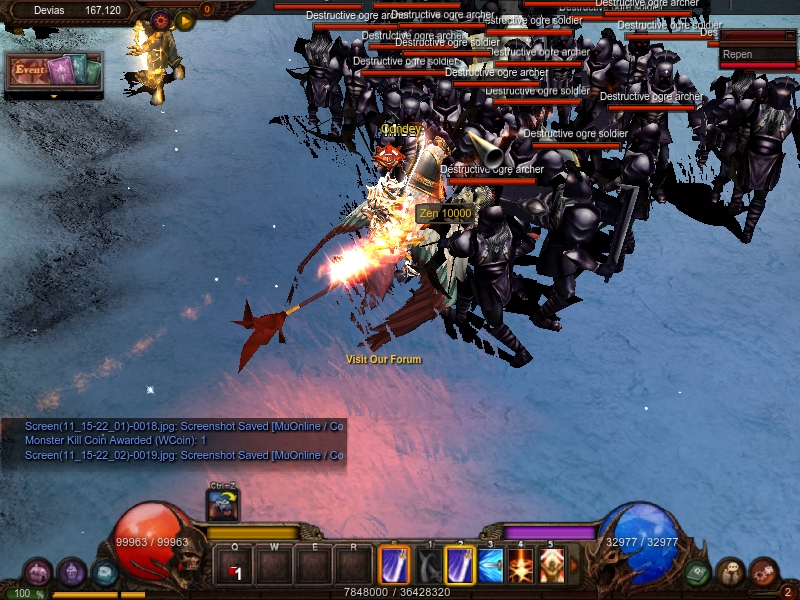Open the green book menu button
This screenshot has height=600, width=800.
coord(697,573)
